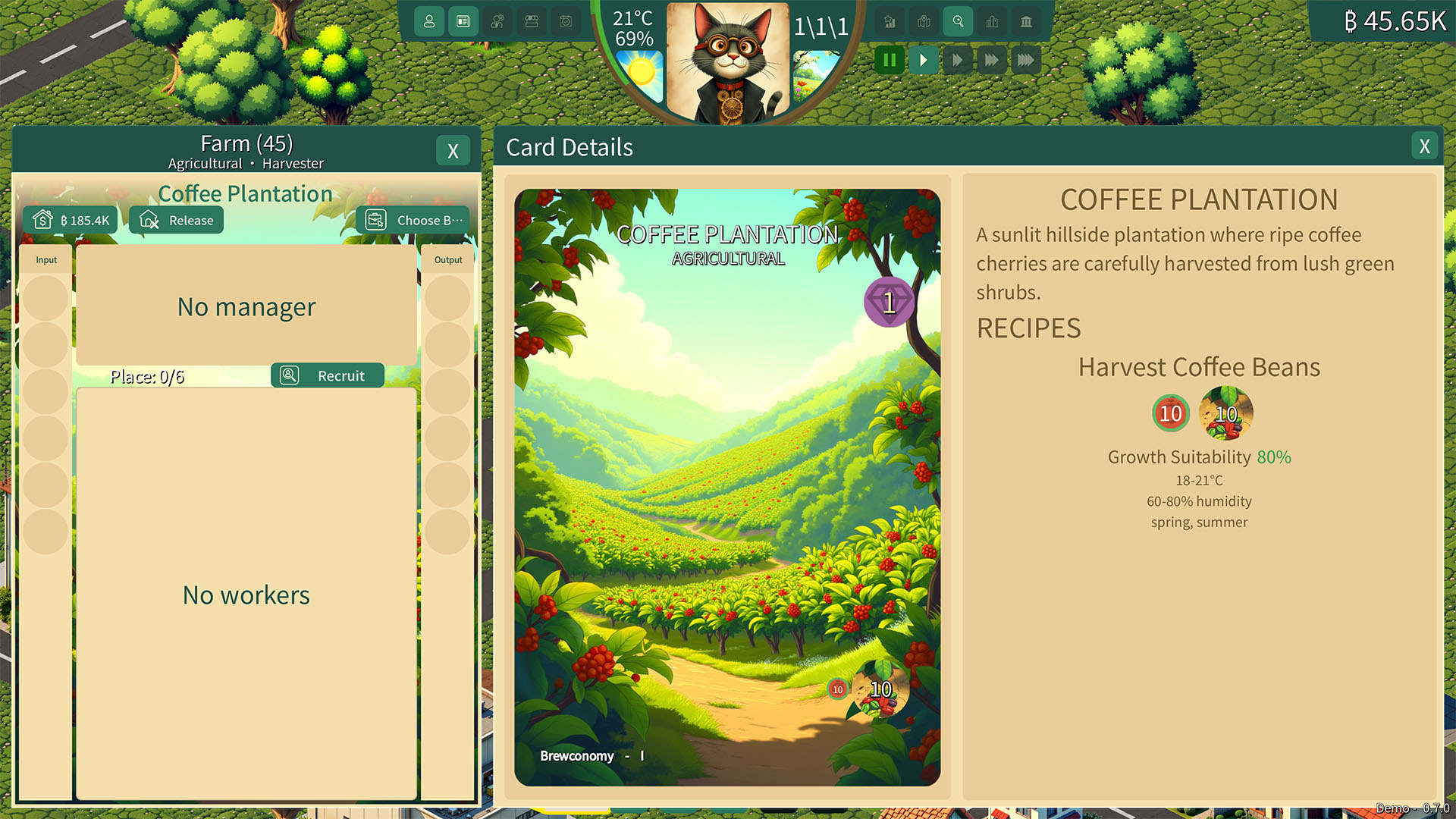Image resolution: width=1456 pixels, height=819 pixels.
Task: Click the ฿185.4K farm value badge
Action: 71,219
